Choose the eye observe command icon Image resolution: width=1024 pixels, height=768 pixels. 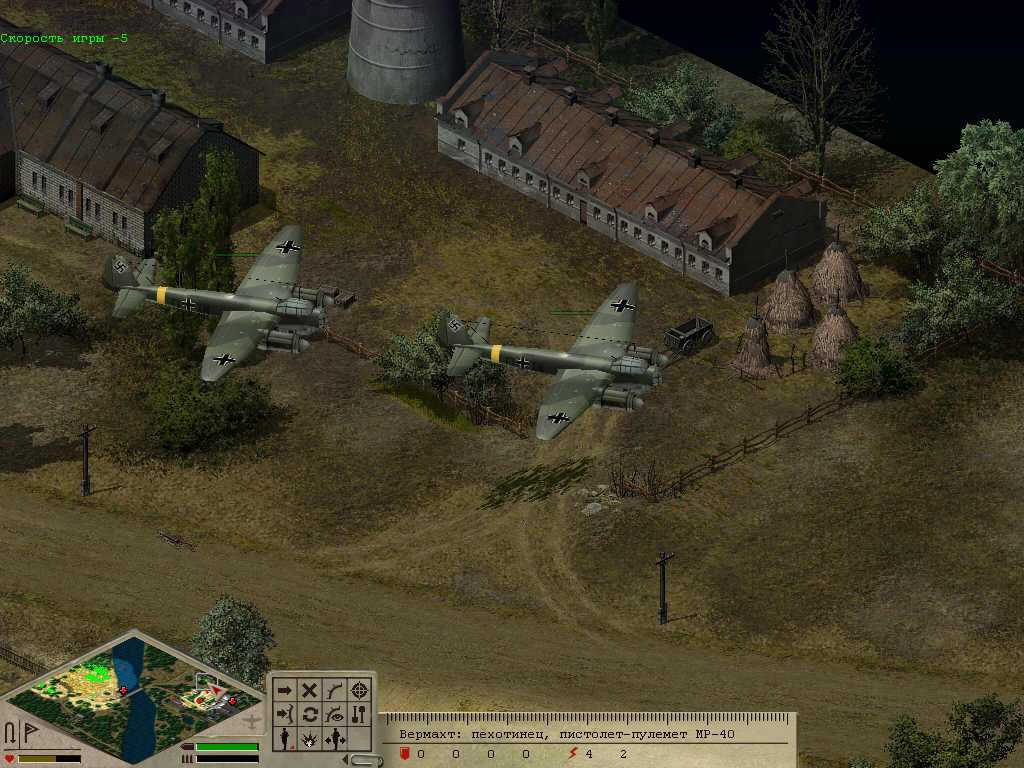coord(335,714)
